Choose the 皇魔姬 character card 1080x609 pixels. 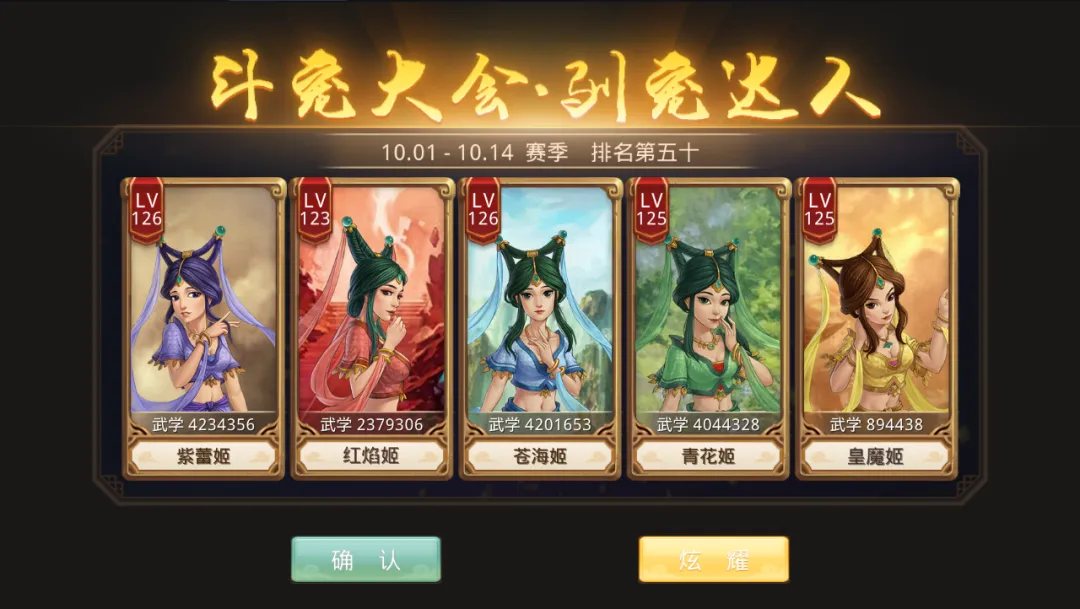click(876, 325)
